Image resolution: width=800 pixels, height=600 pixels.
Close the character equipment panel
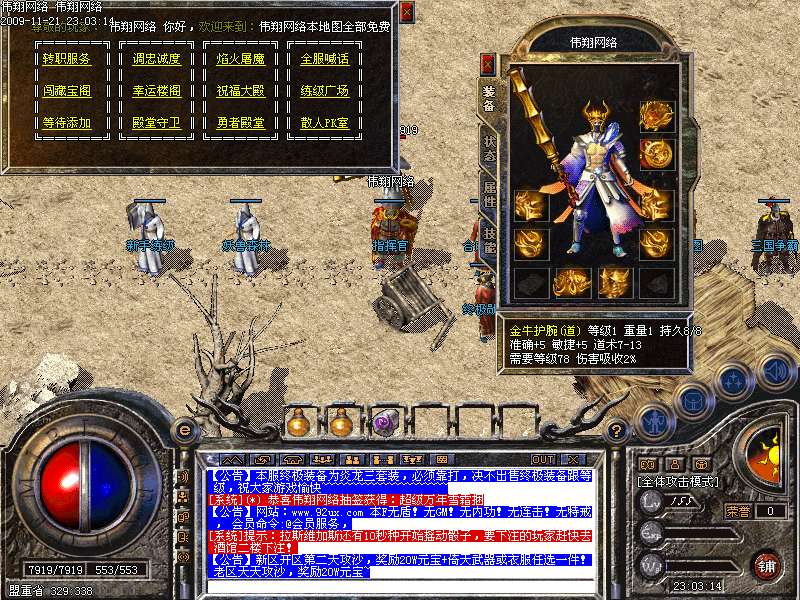[488, 64]
